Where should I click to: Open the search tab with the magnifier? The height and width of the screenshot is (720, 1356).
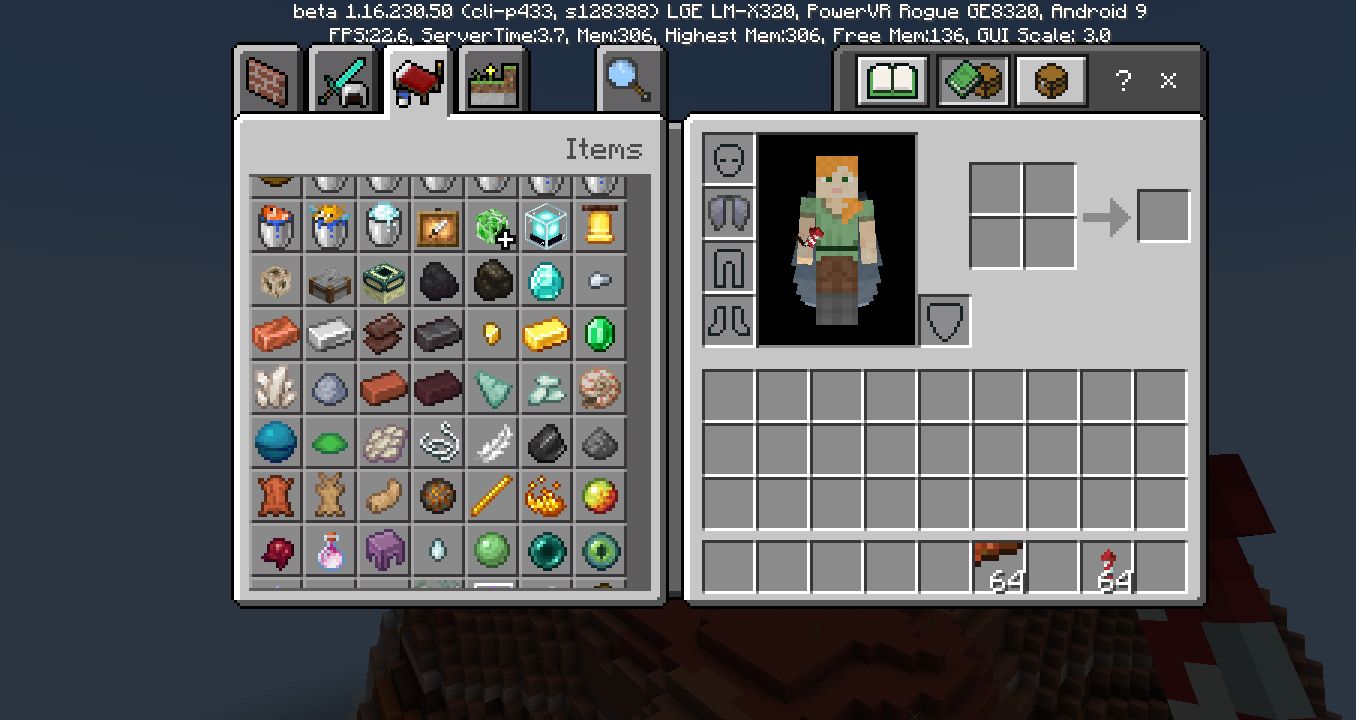pyautogui.click(x=628, y=78)
